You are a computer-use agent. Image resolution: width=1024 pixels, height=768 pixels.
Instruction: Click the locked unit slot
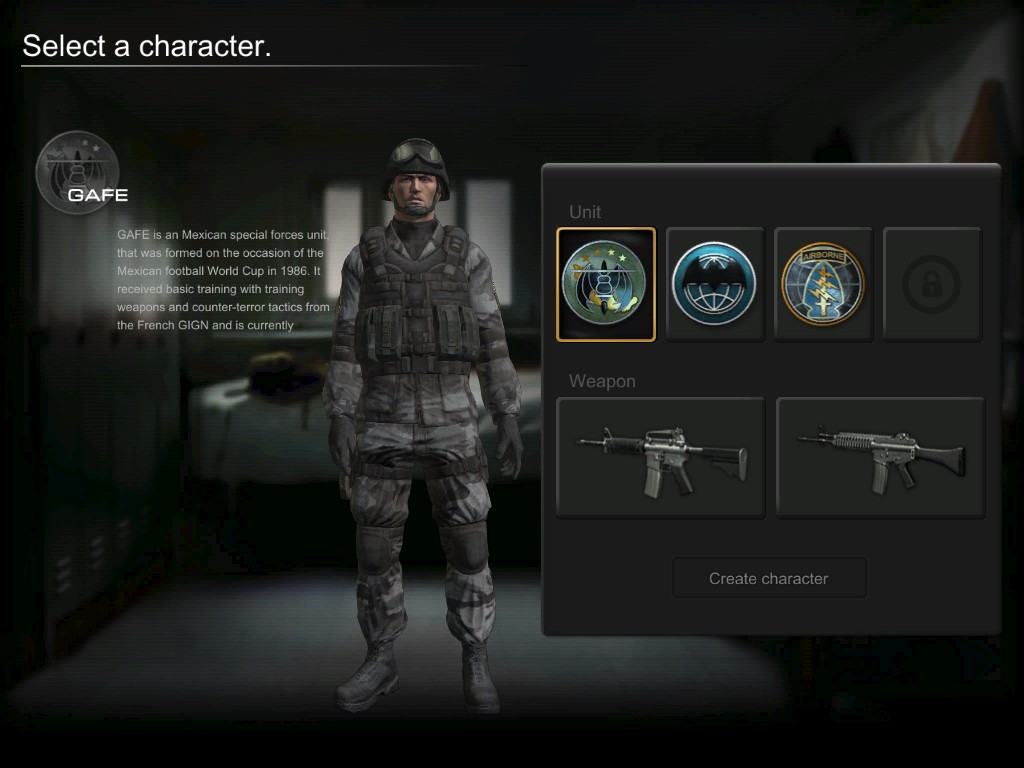pos(932,284)
